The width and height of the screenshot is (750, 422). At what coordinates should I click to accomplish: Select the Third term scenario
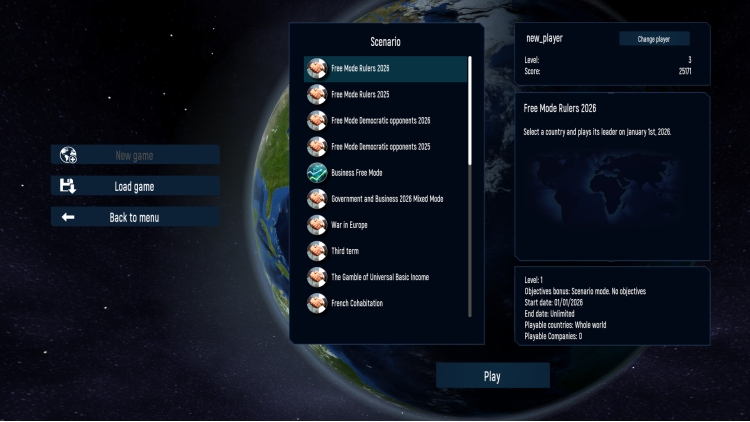[x=385, y=251]
